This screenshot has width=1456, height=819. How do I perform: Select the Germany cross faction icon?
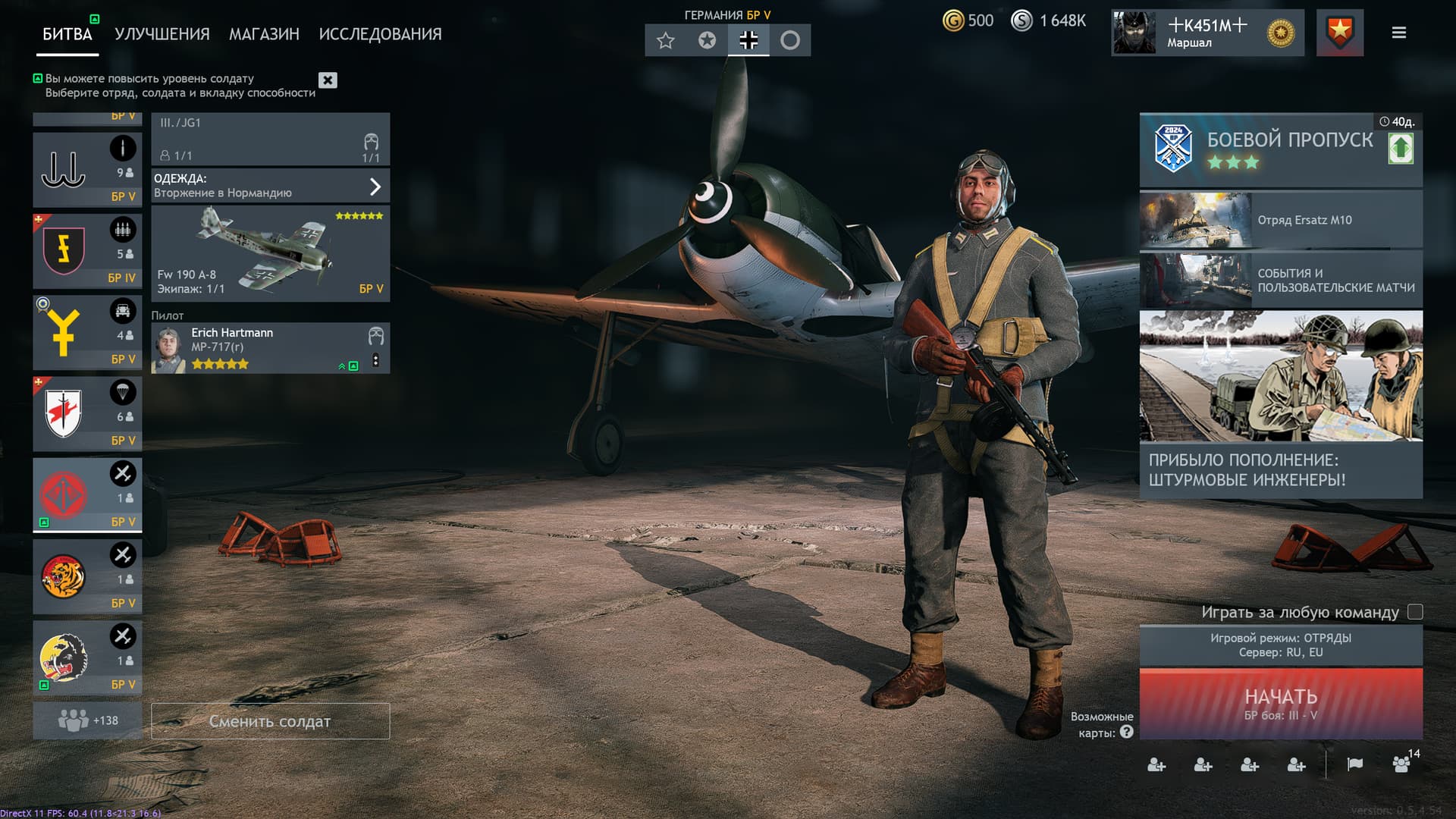748,40
